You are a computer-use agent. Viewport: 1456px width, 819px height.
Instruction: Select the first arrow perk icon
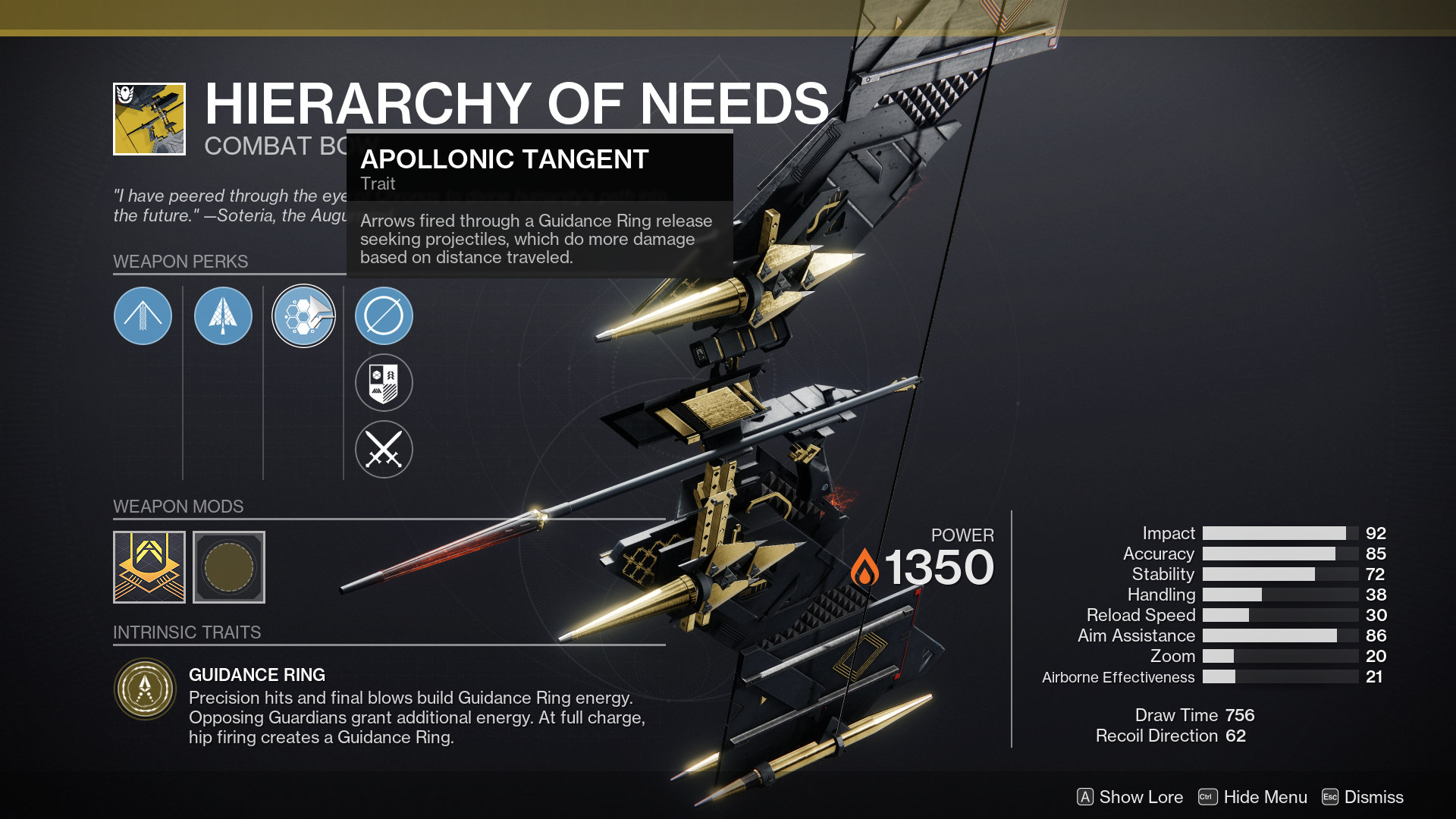pyautogui.click(x=143, y=316)
